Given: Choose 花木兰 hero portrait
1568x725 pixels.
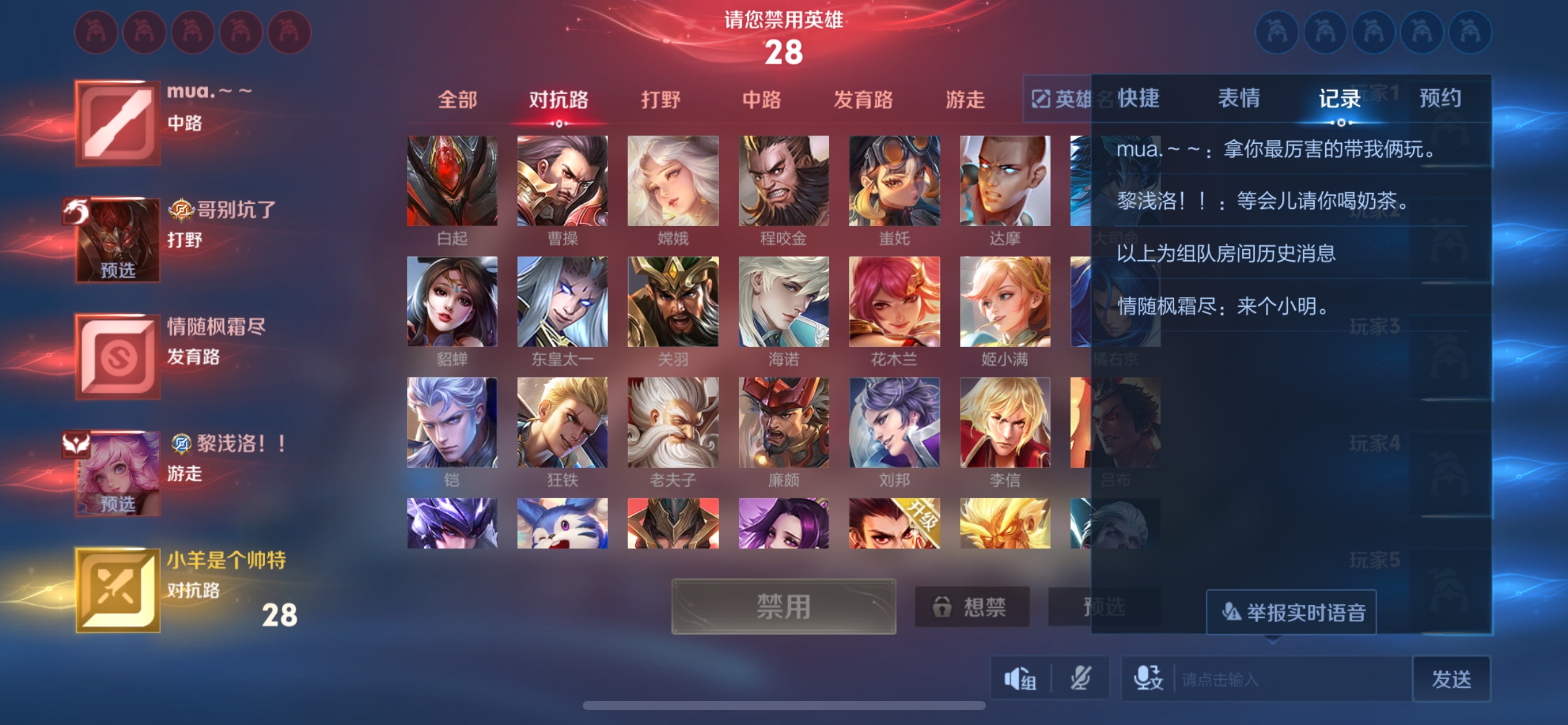Looking at the screenshot, I should click(894, 302).
